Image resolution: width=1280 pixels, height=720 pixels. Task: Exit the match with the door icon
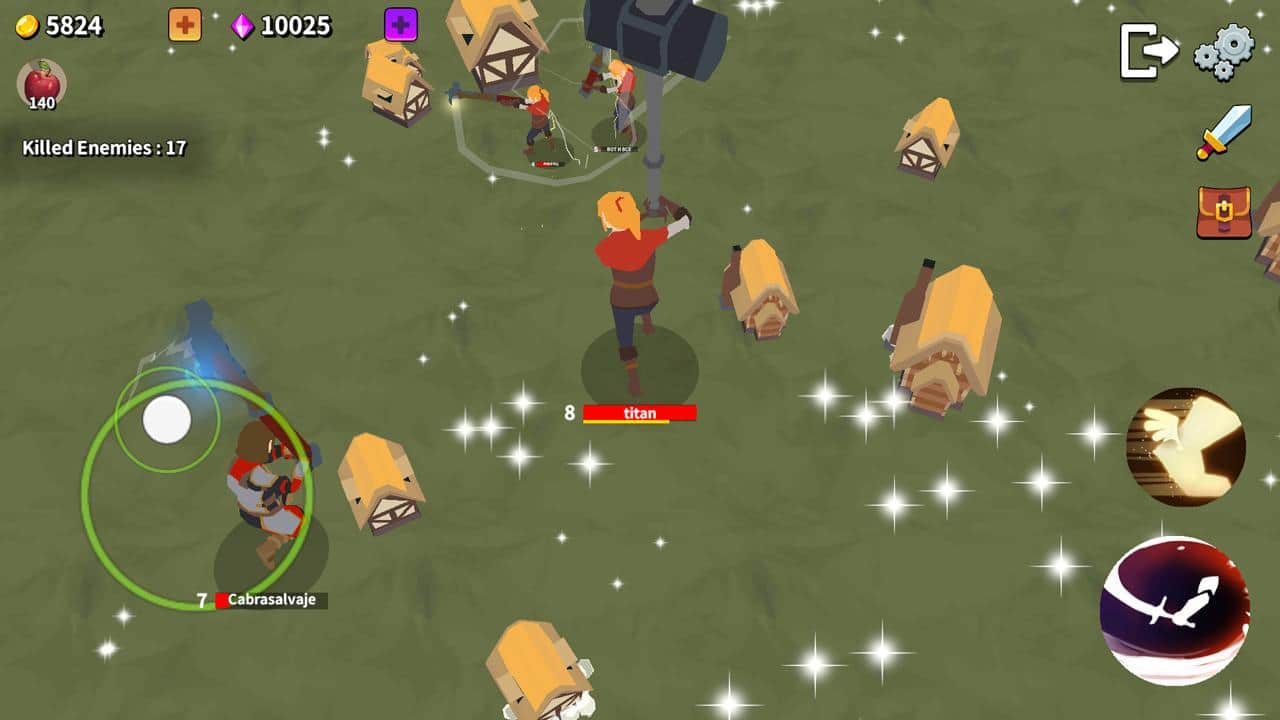1148,50
